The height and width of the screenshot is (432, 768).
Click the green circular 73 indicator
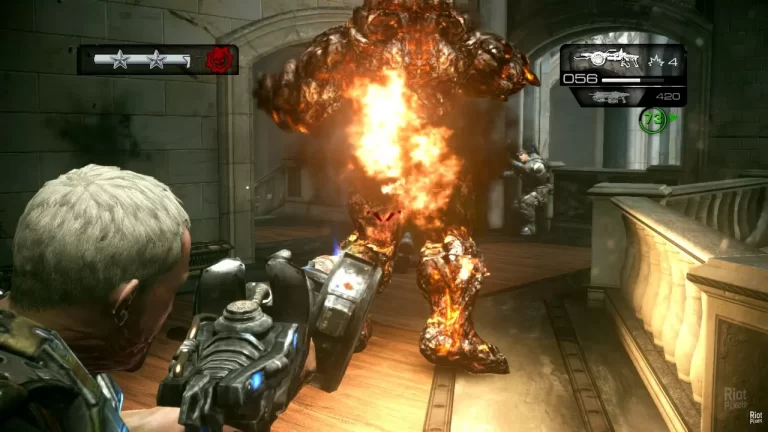650,120
